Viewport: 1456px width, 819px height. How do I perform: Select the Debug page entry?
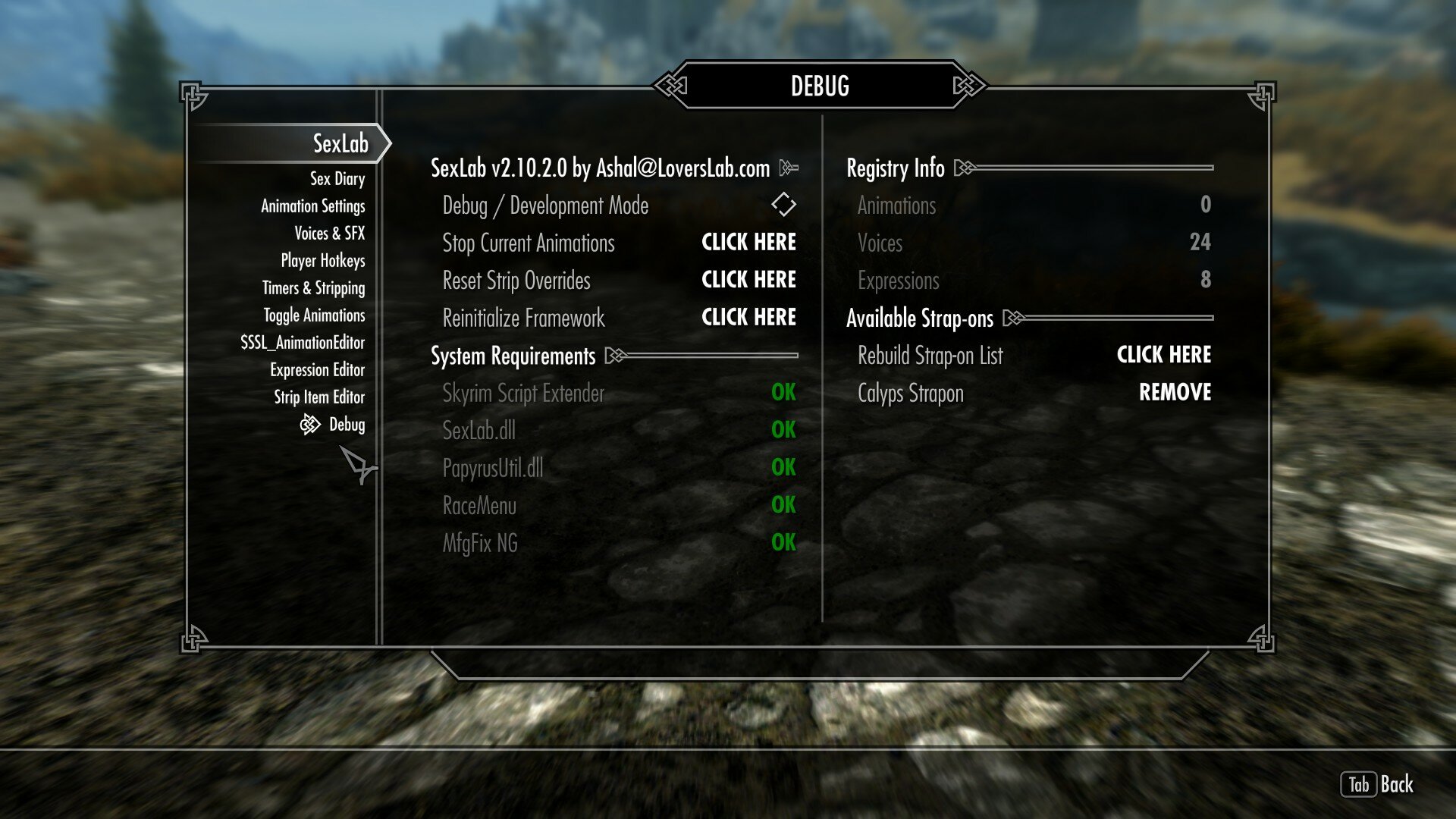tap(347, 425)
